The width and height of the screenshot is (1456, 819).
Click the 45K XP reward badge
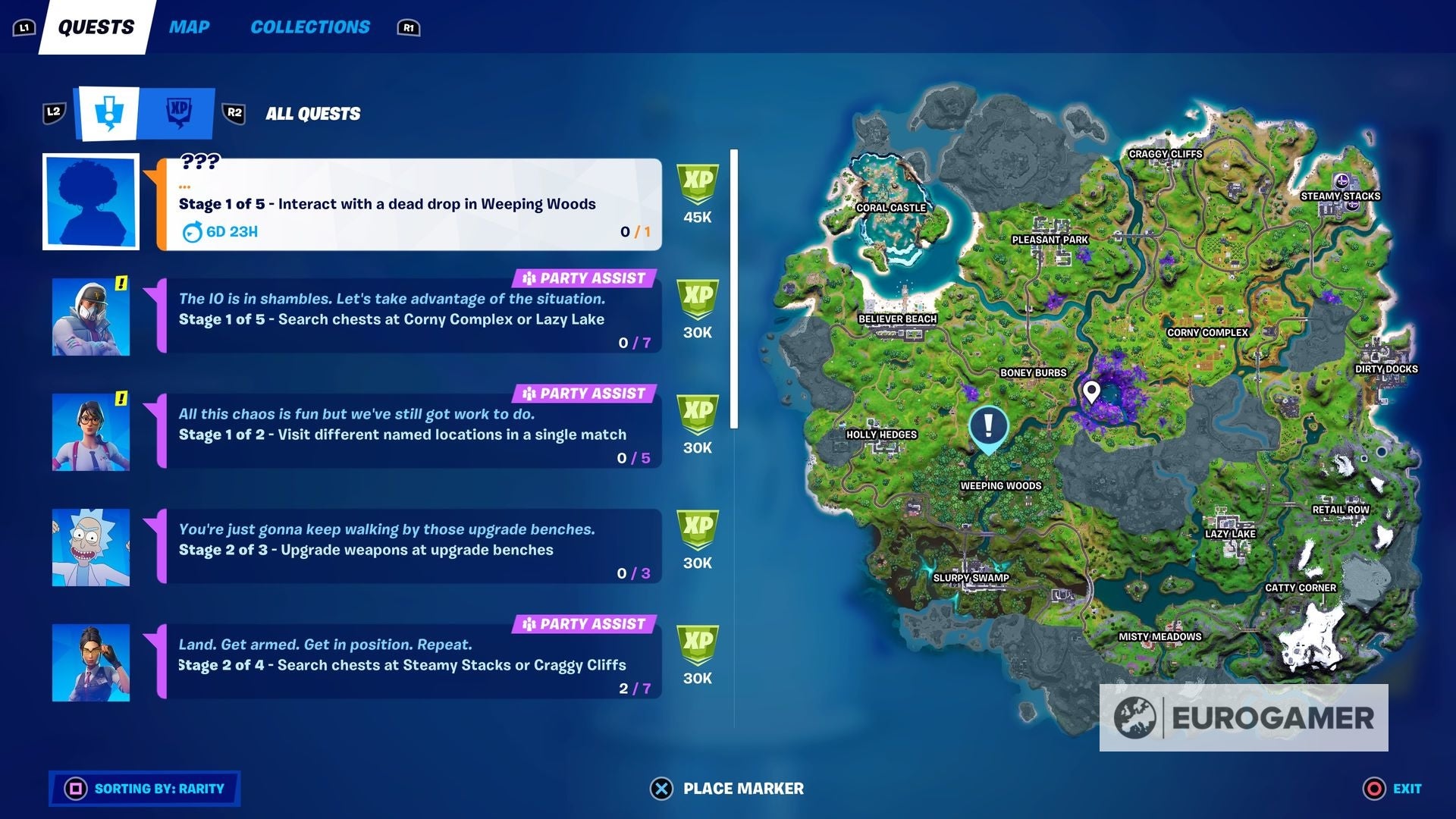tap(697, 193)
